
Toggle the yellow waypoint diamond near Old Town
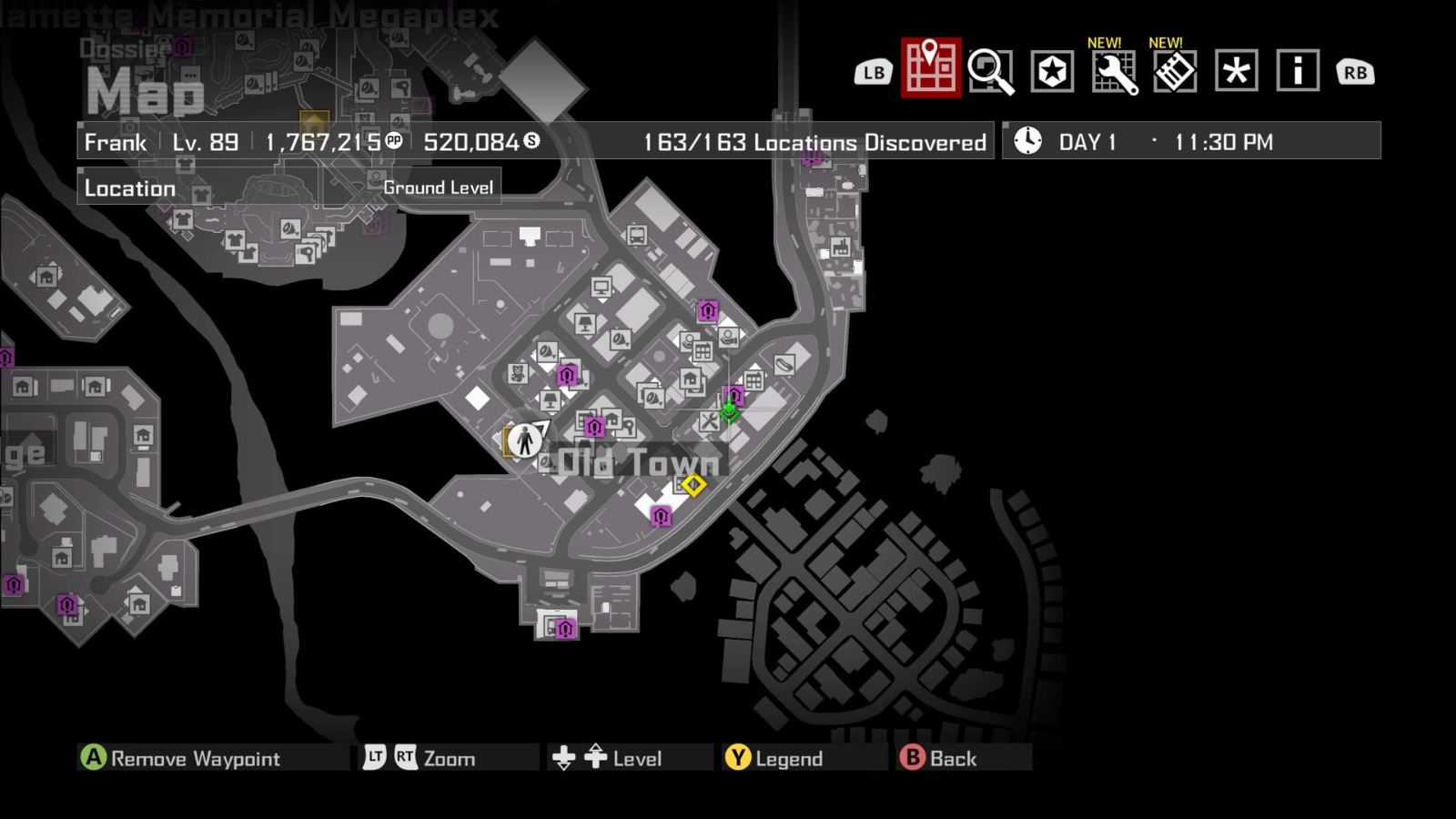(695, 485)
